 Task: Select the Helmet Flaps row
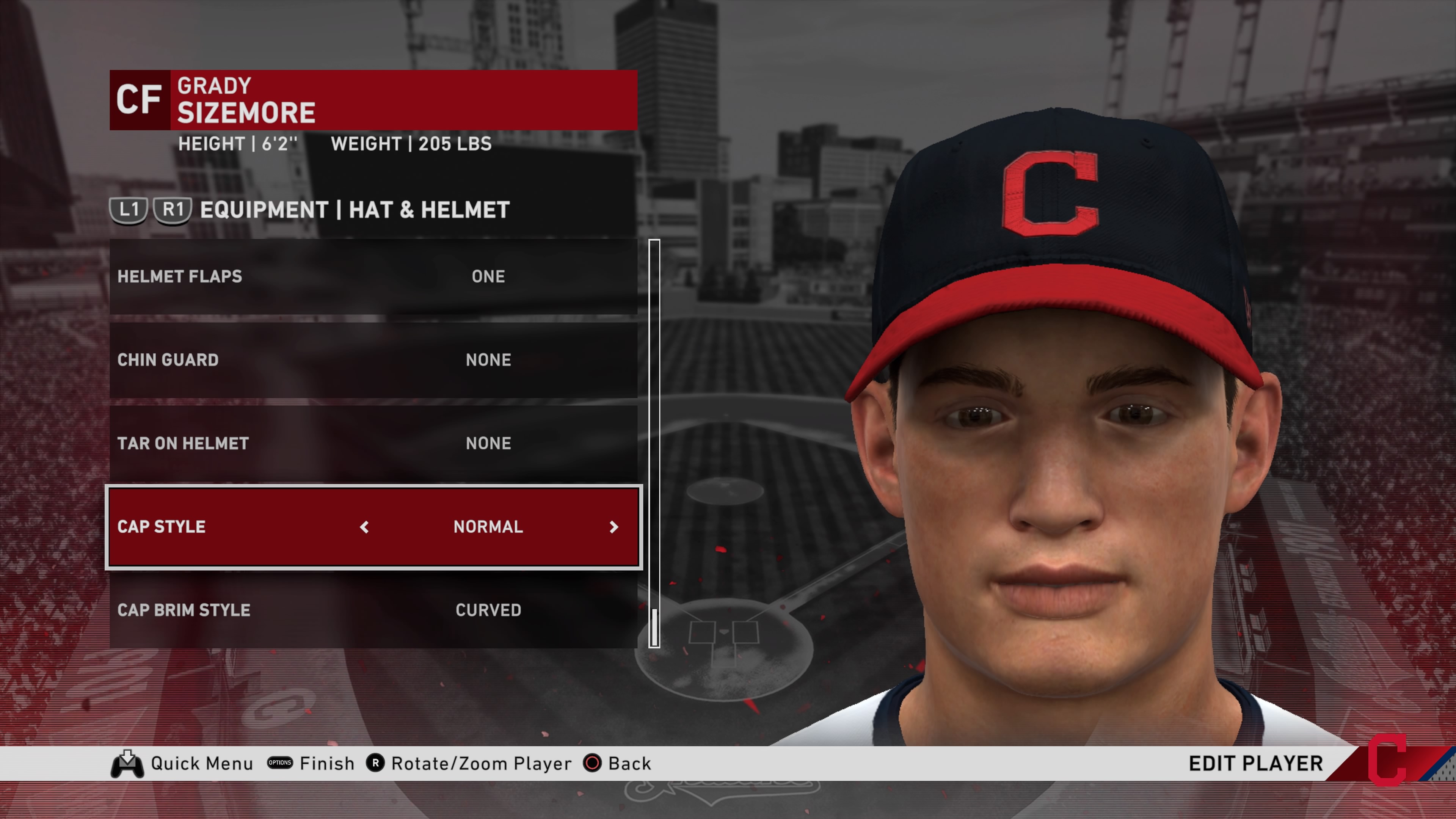[x=373, y=276]
